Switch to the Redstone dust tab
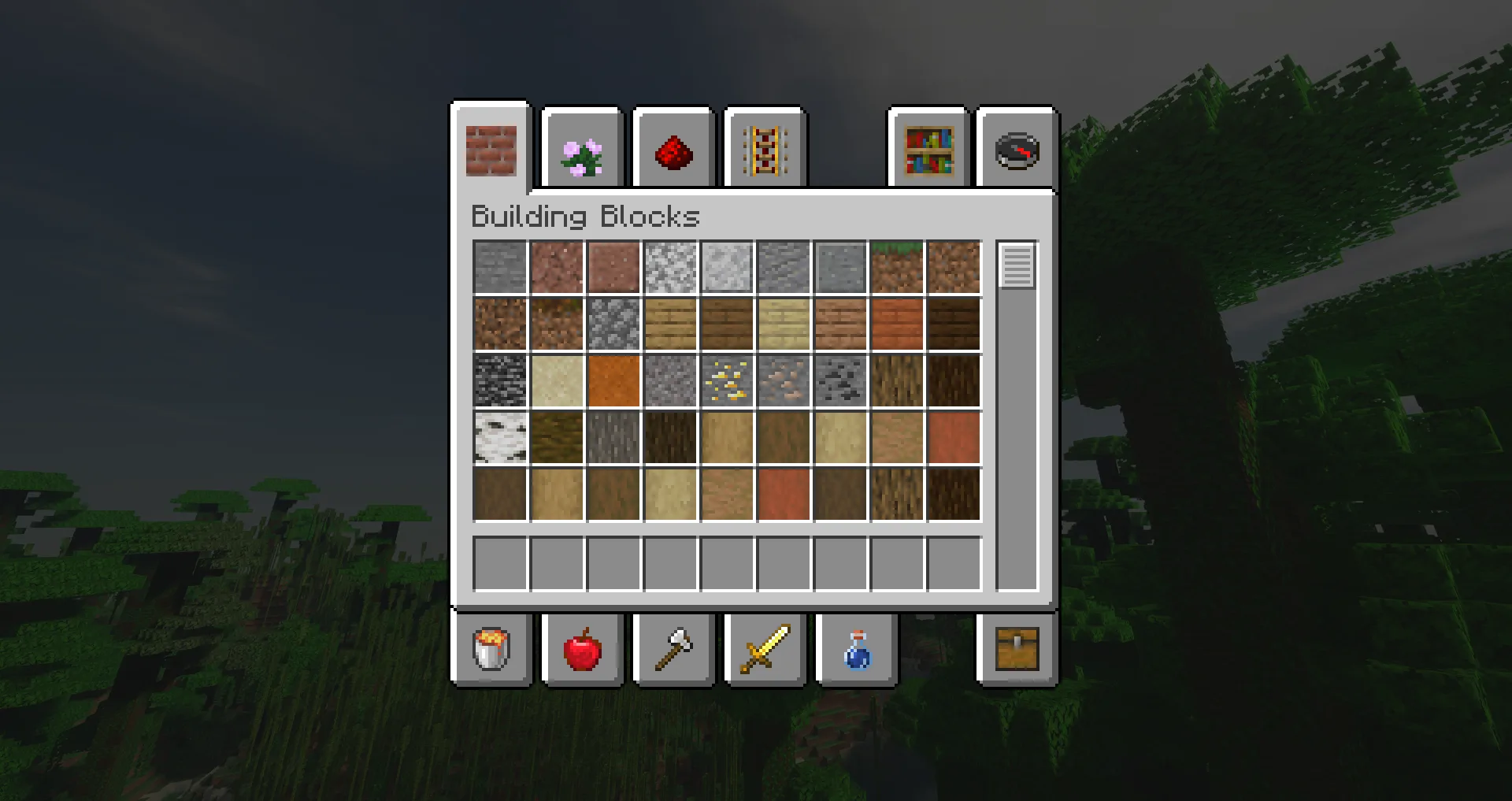 pos(673,148)
